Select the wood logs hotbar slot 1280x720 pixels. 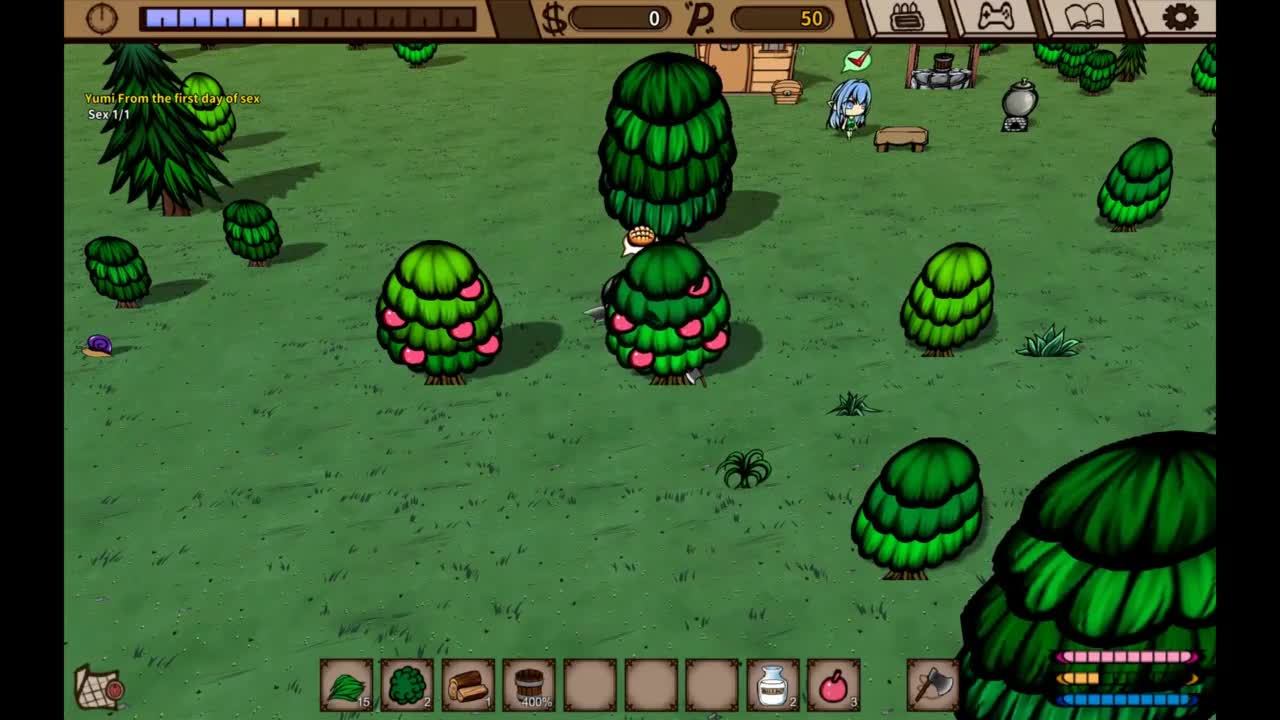468,686
